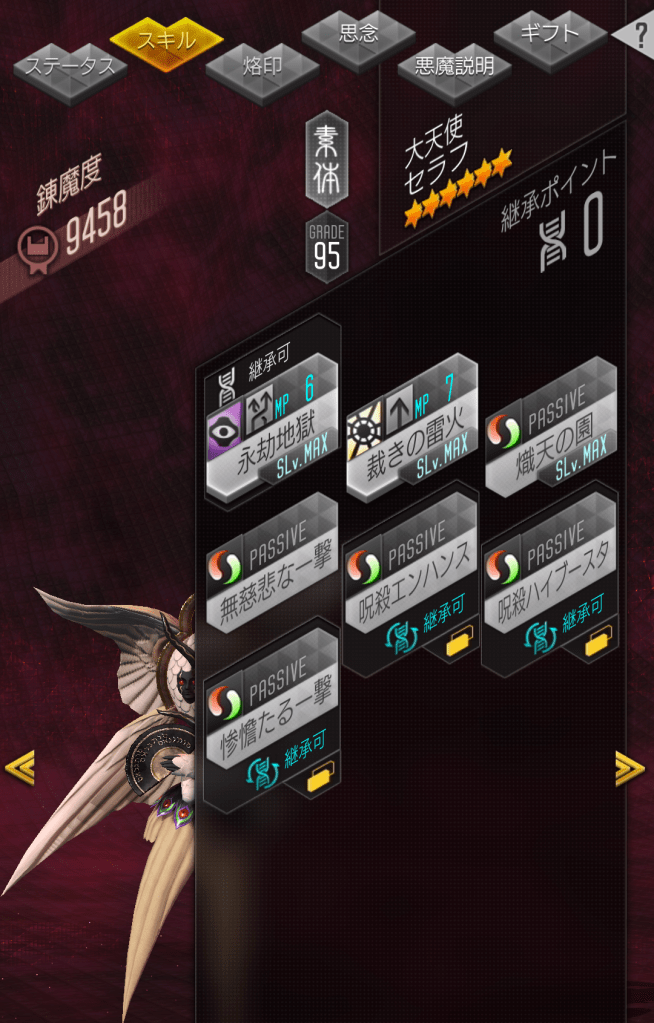The image size is (654, 1023).
Task: Go to the previous demon with left arrow
Action: (x=19, y=768)
